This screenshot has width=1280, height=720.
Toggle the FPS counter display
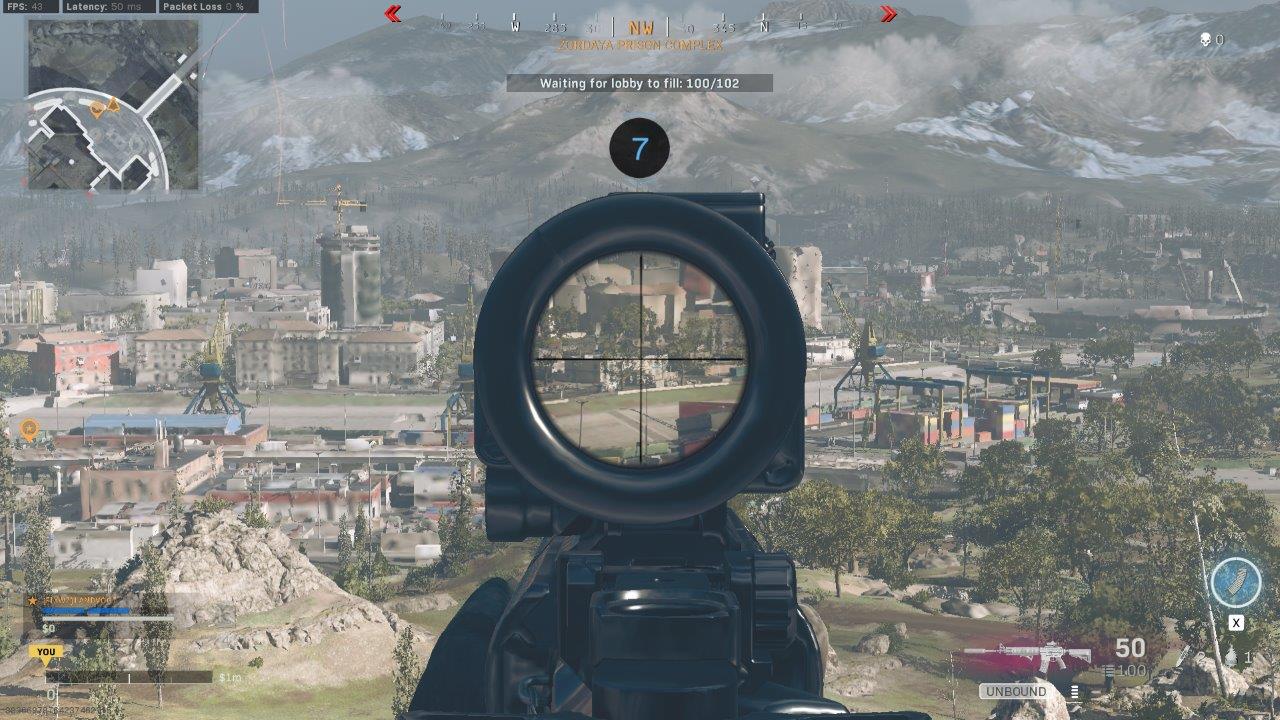point(27,7)
